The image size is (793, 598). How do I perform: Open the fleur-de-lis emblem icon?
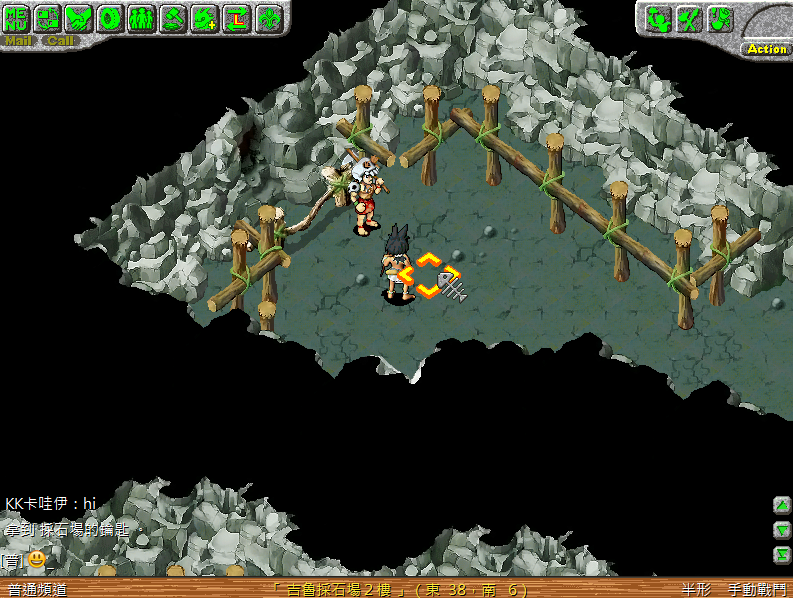tap(268, 18)
